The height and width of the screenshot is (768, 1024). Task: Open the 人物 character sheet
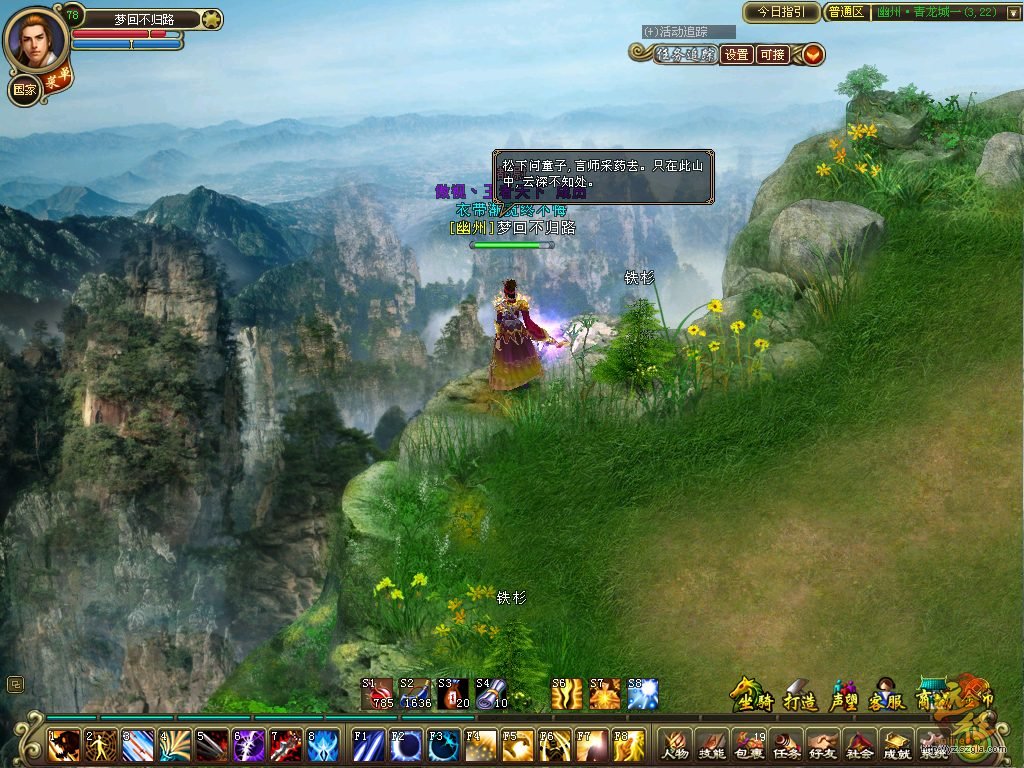(x=676, y=744)
